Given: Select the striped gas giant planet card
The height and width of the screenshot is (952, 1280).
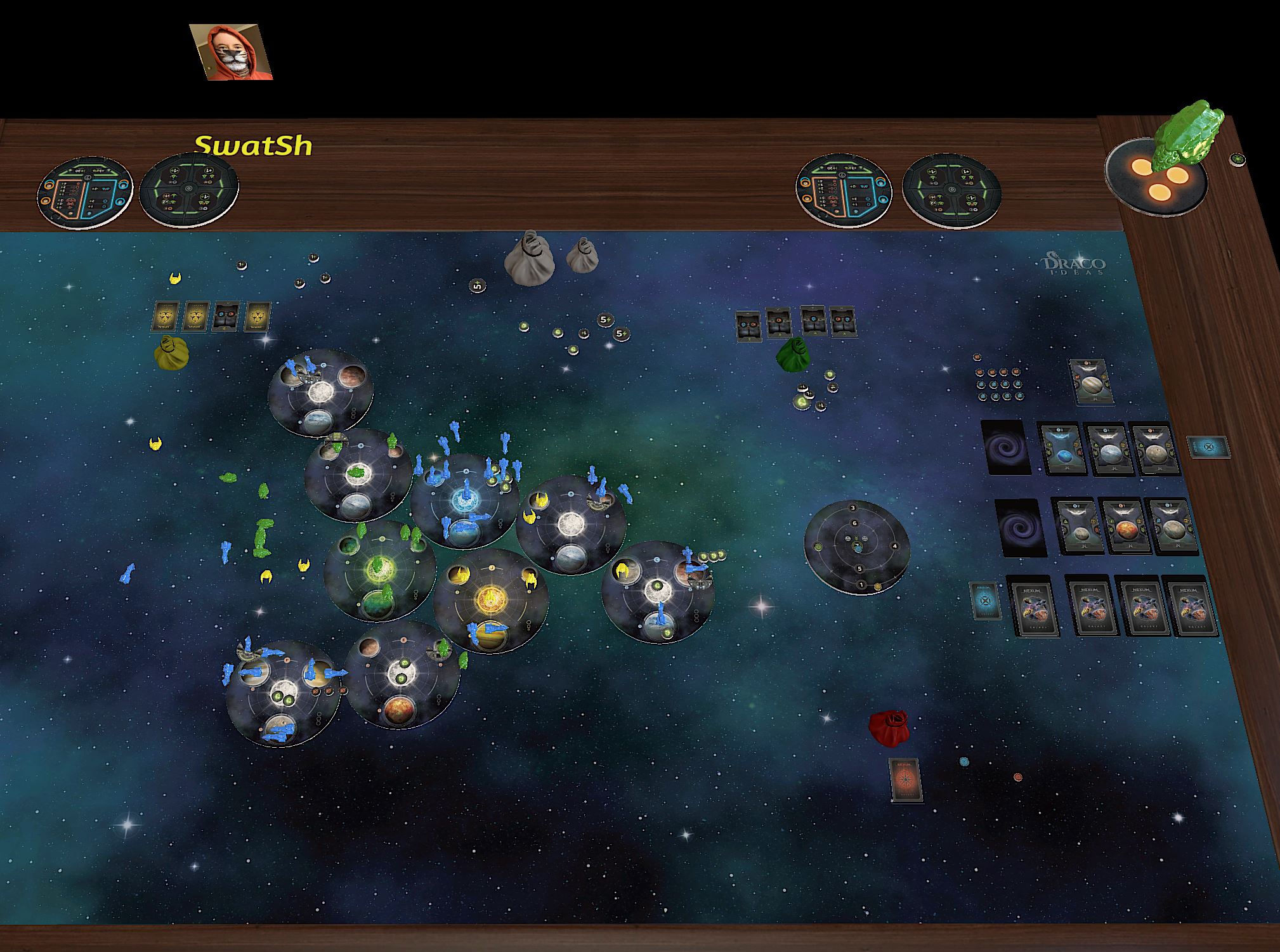Looking at the screenshot, I should pos(1091,381).
